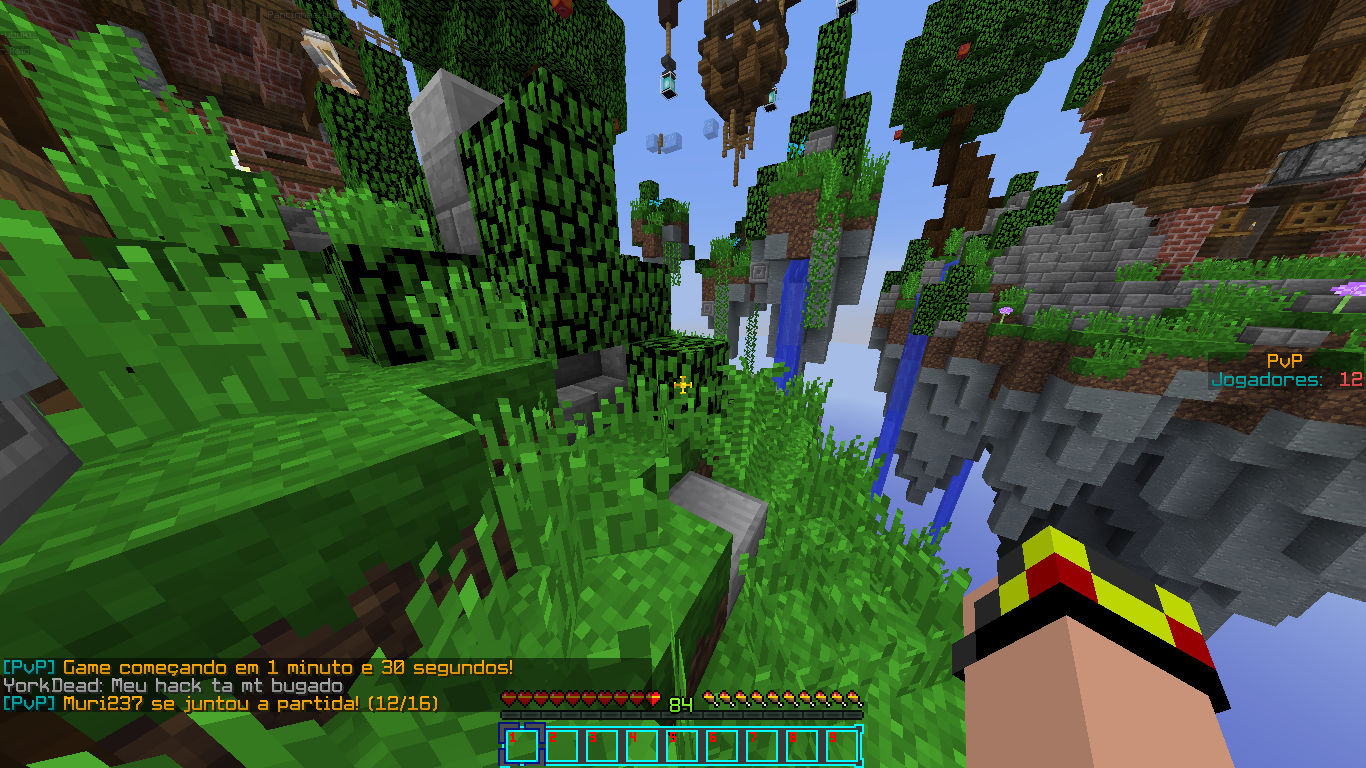Select hotbar slot number 5
This screenshot has height=768, width=1366.
pyautogui.click(x=681, y=746)
